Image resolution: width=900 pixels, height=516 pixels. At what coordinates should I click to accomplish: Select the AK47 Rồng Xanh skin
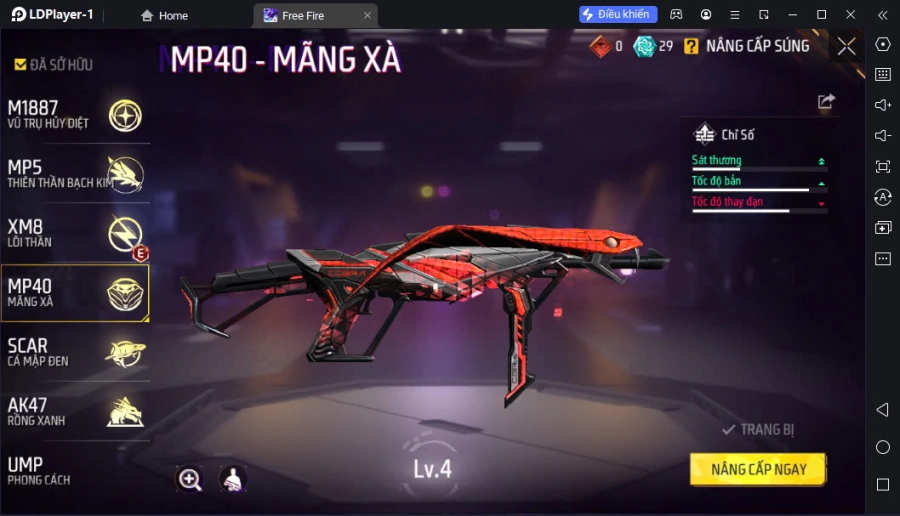tap(75, 411)
